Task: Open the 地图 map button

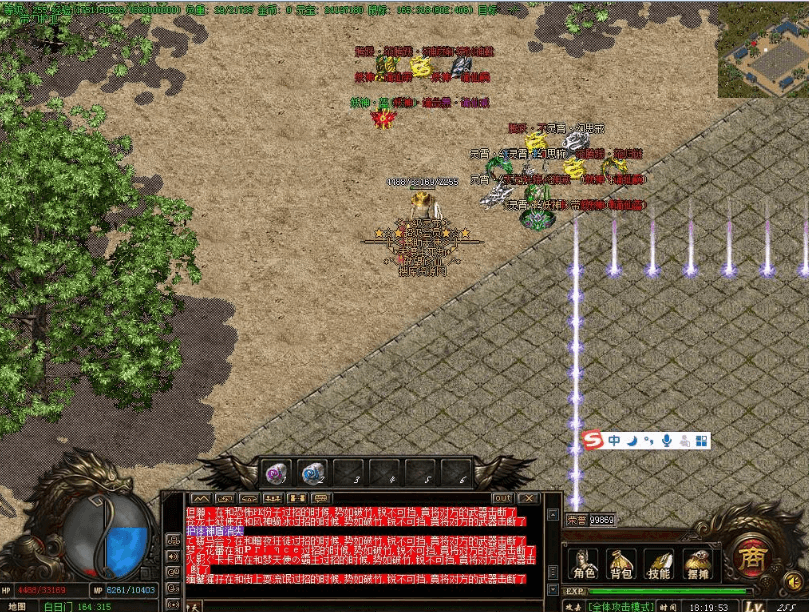Action: pos(17,606)
